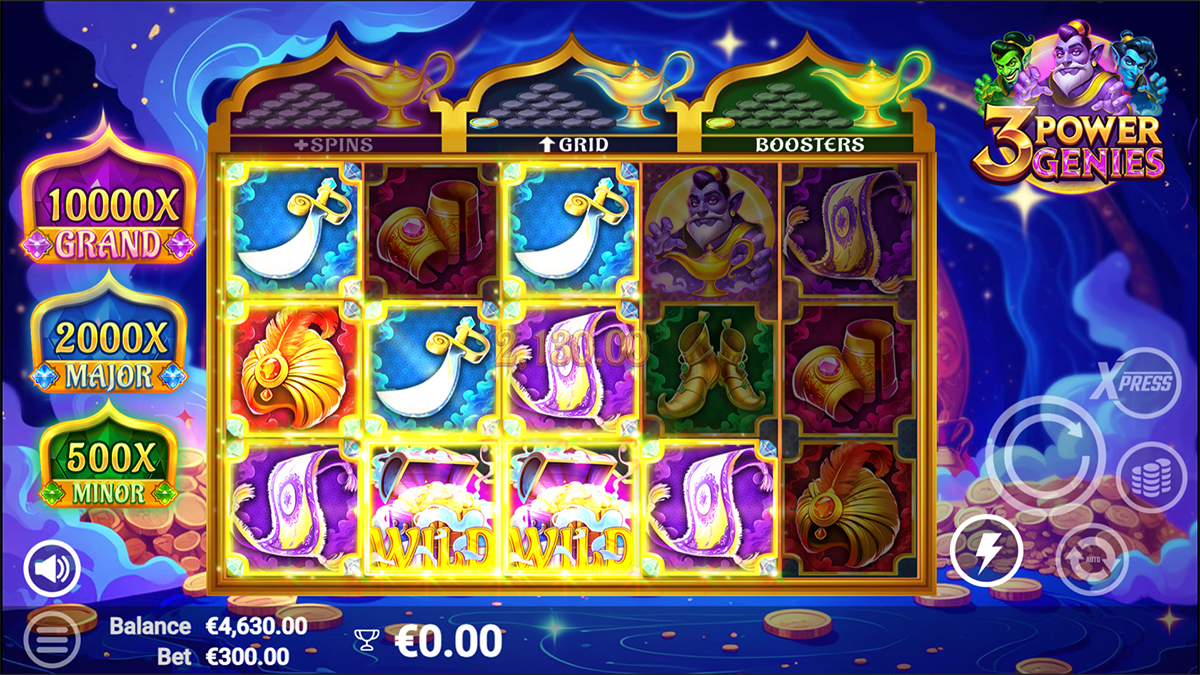Open the coin stack bet settings
Image resolution: width=1200 pixels, height=675 pixels.
click(x=1151, y=477)
